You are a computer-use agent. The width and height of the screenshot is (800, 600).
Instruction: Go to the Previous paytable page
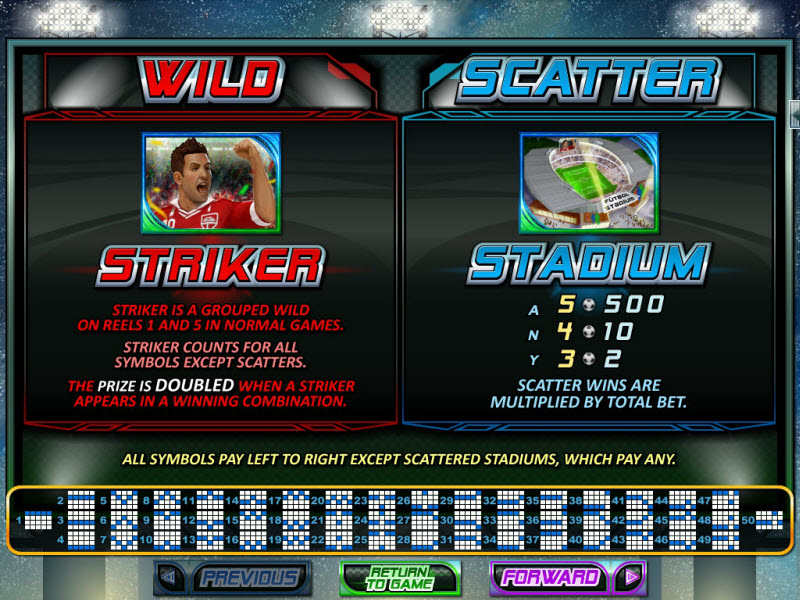pyautogui.click(x=233, y=577)
